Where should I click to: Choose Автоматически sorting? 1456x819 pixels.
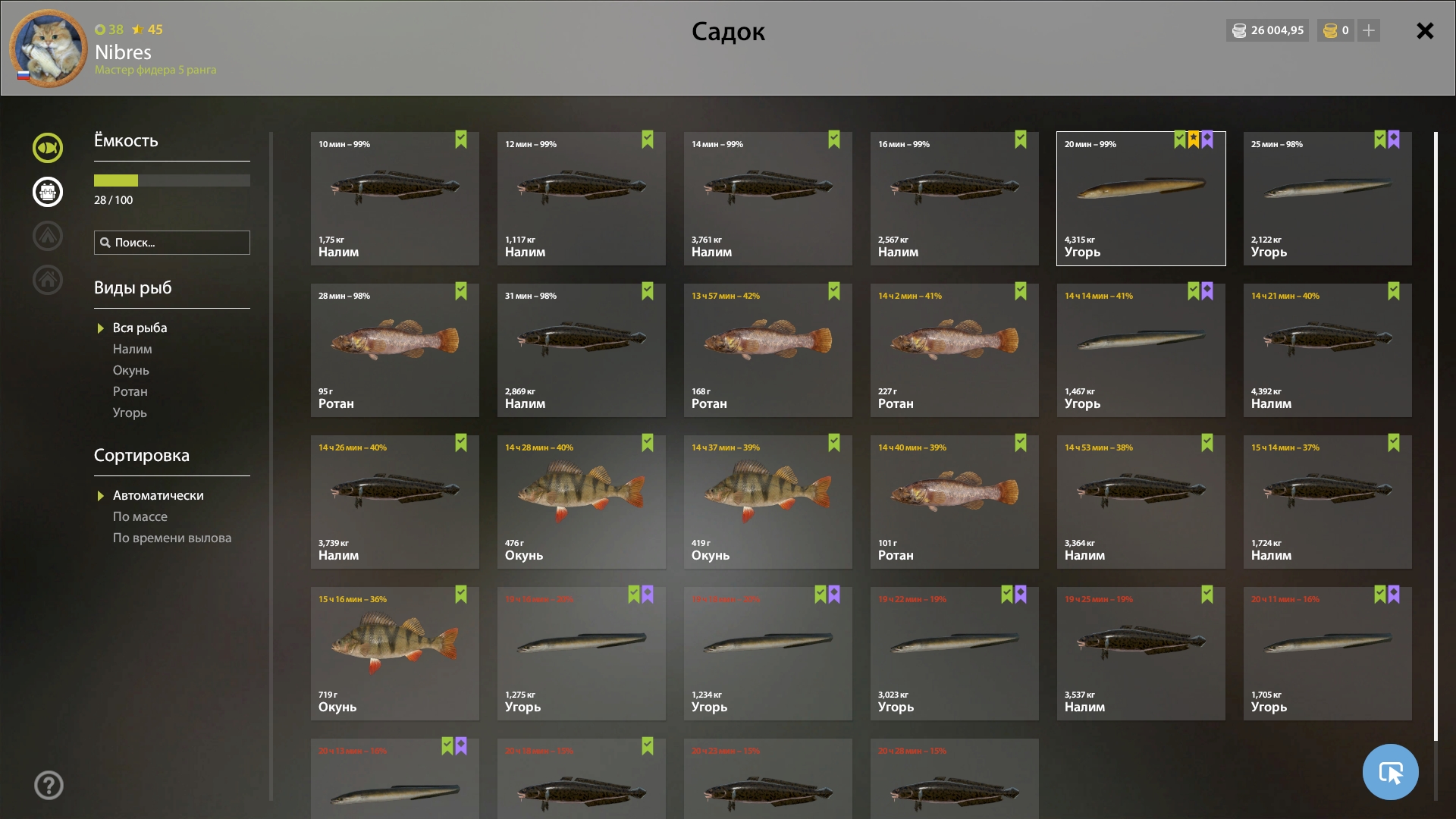(x=158, y=495)
